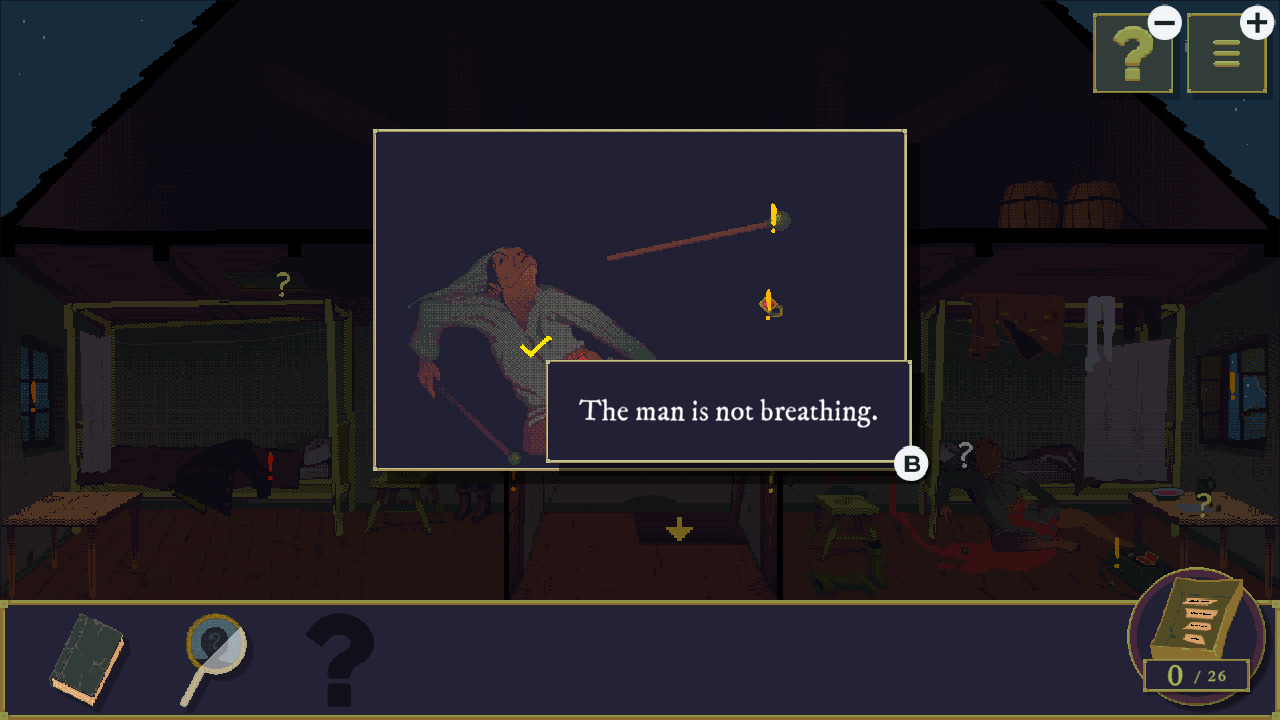
Task: Select the dialog text about breathing
Action: (x=727, y=410)
